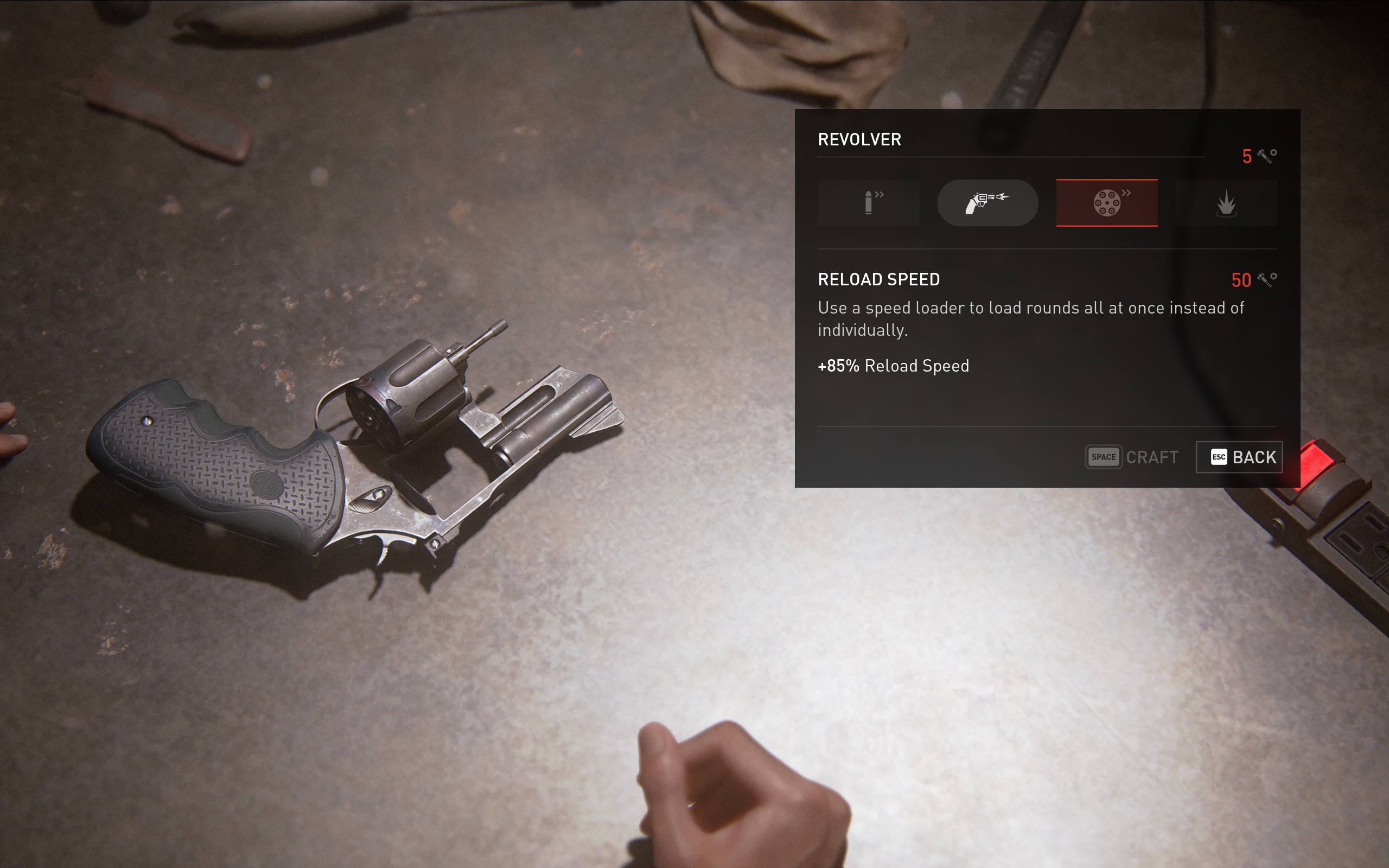Go back from the revolver upgrades
This screenshot has height=868, width=1389.
click(x=1239, y=457)
